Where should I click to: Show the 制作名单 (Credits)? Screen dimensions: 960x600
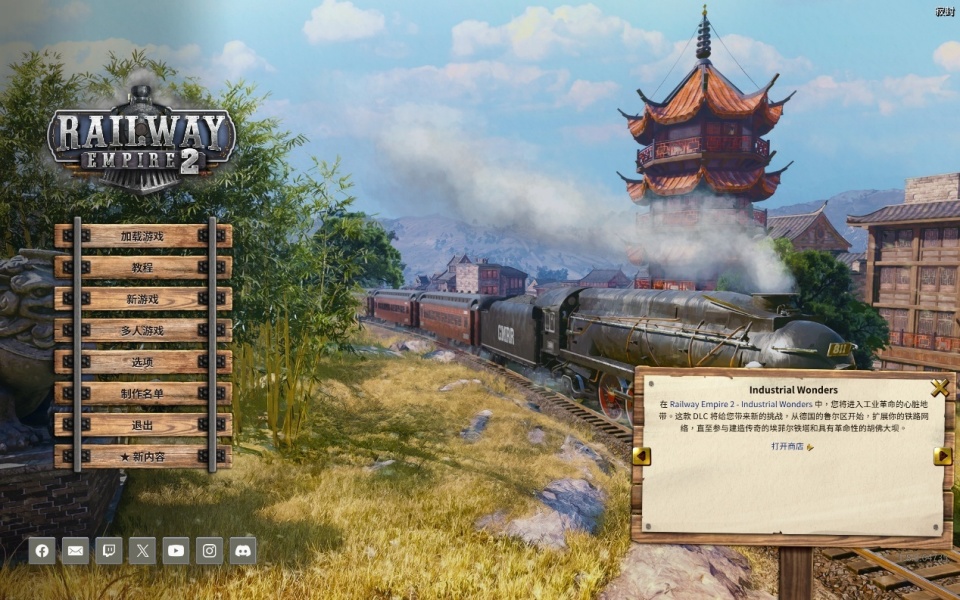pos(142,394)
